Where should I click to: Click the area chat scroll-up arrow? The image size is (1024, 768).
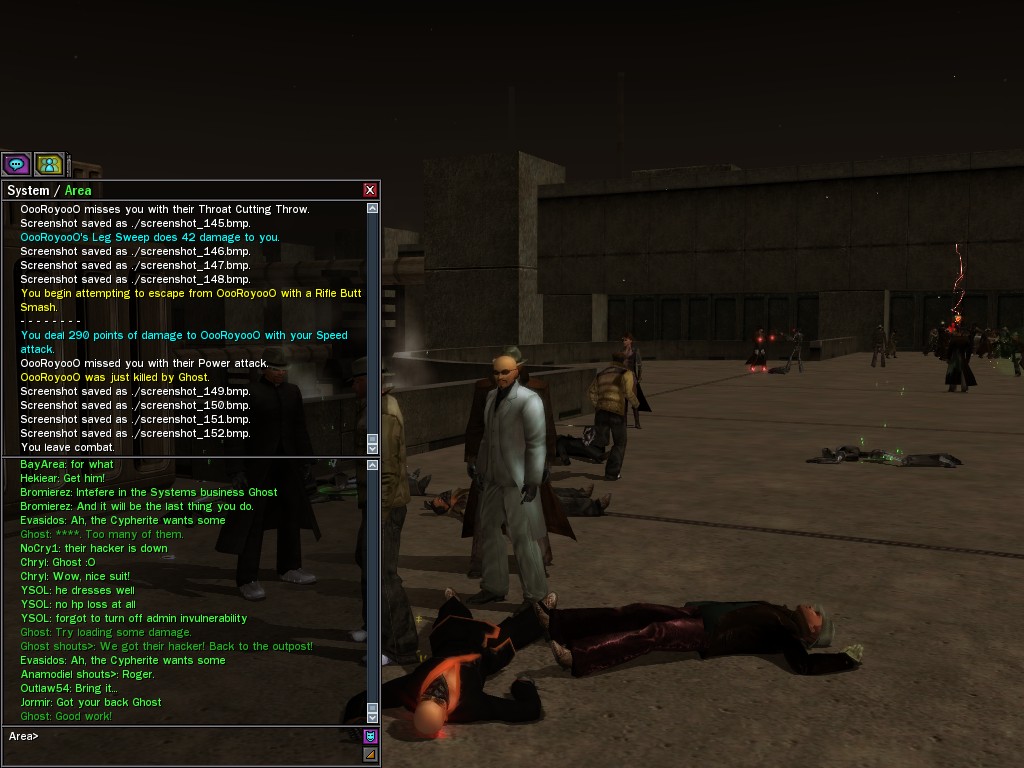[373, 465]
